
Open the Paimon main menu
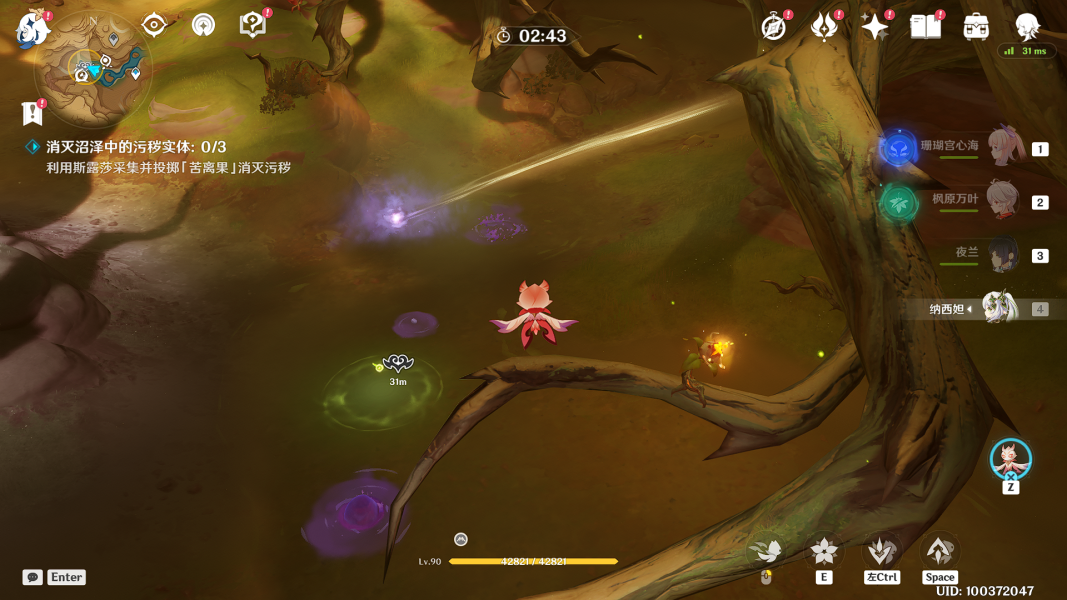(x=33, y=28)
